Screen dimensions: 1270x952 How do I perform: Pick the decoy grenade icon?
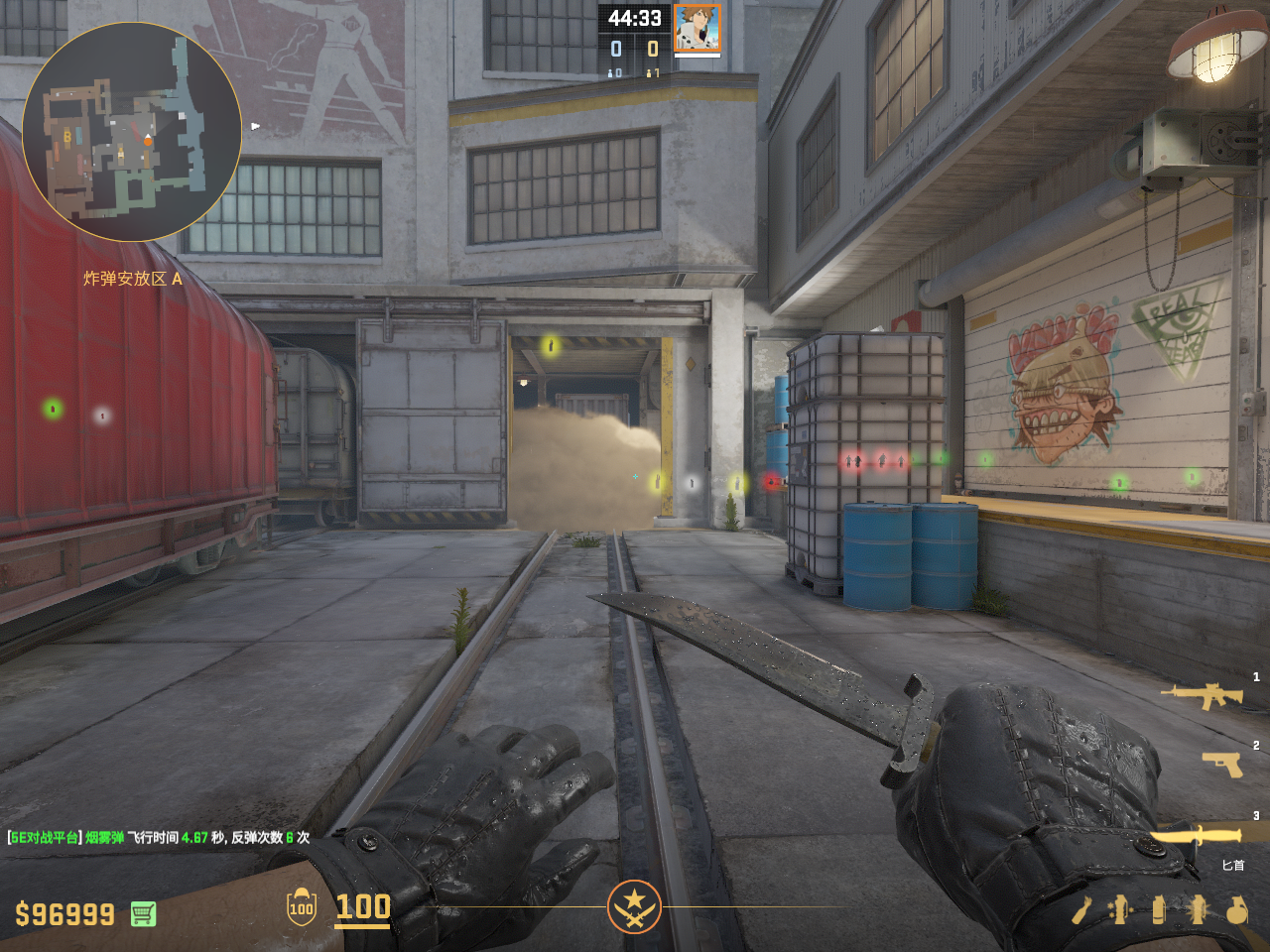click(x=1121, y=909)
